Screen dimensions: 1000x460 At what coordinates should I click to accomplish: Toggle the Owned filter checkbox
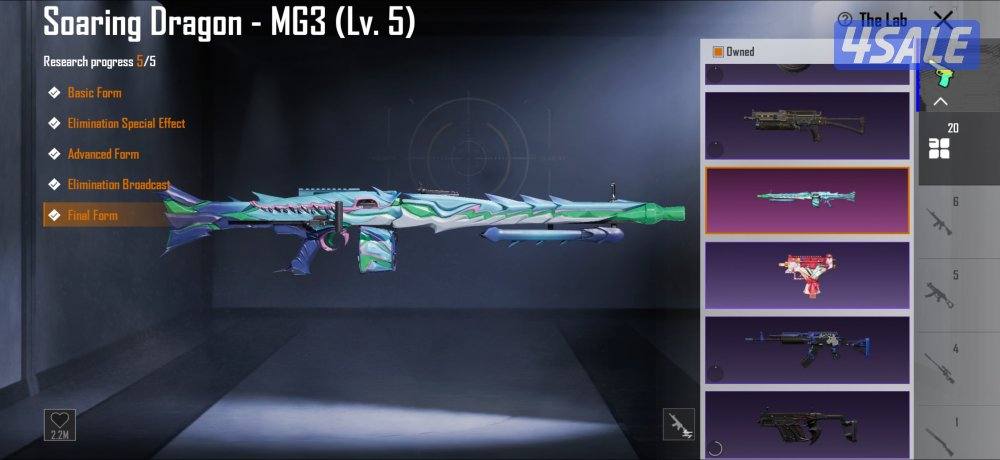[717, 52]
